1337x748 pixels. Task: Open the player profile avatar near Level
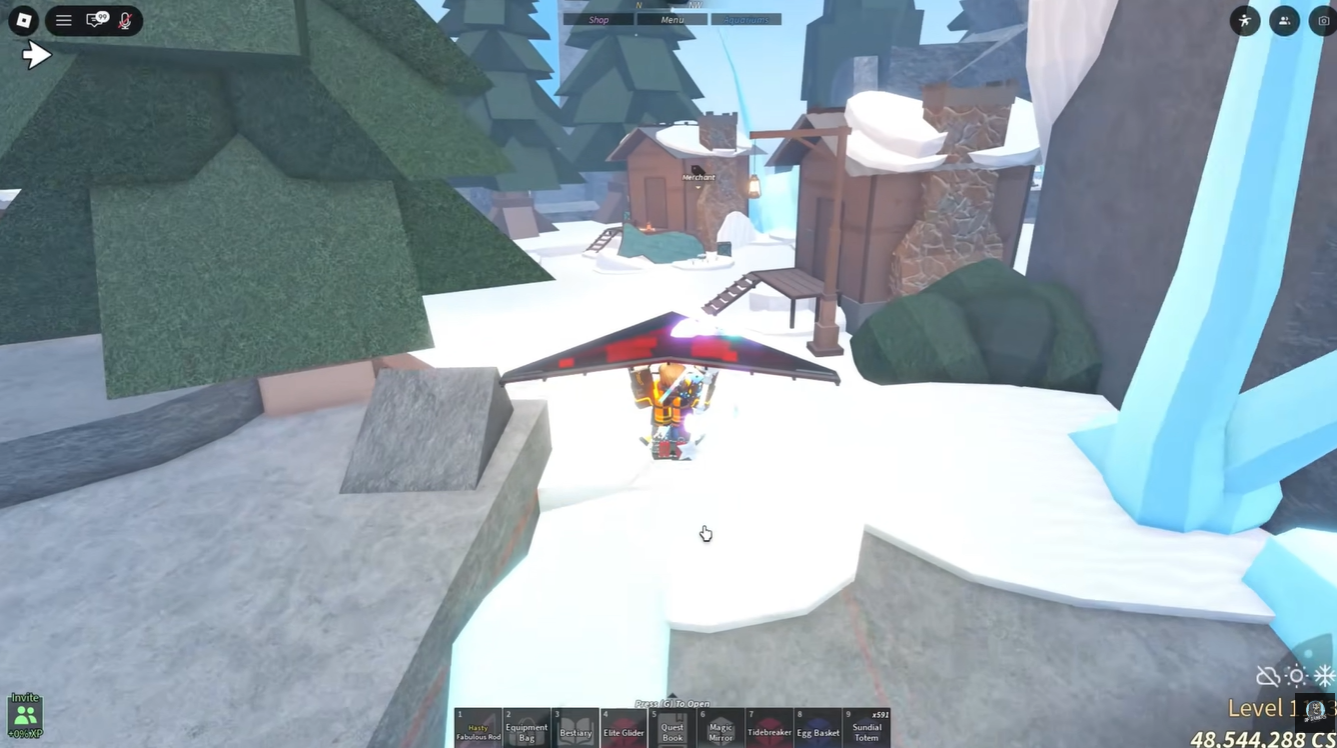pos(1313,708)
